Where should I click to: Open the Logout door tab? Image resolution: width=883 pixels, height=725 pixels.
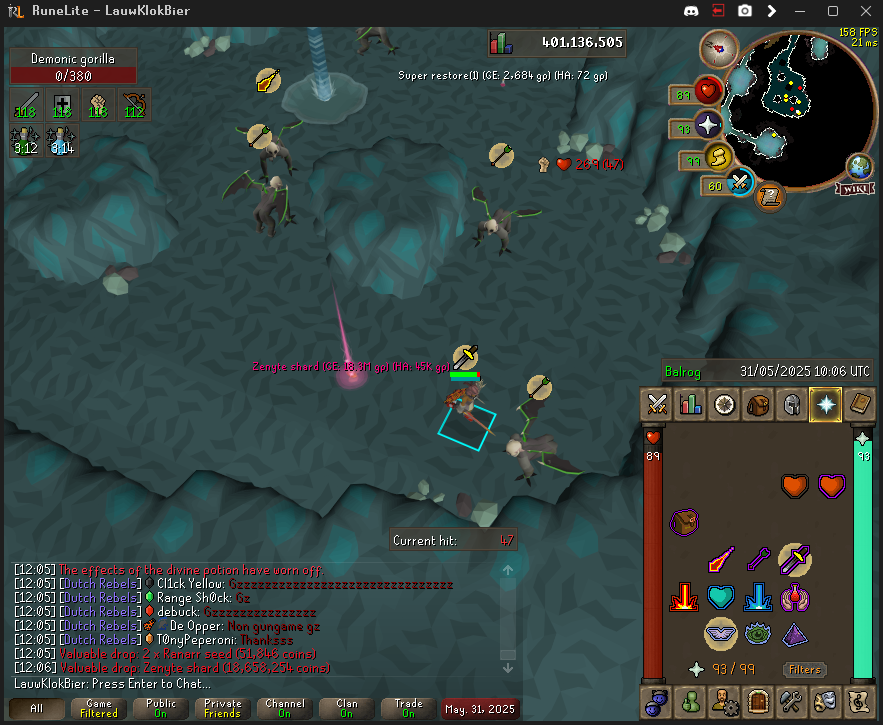click(x=758, y=702)
